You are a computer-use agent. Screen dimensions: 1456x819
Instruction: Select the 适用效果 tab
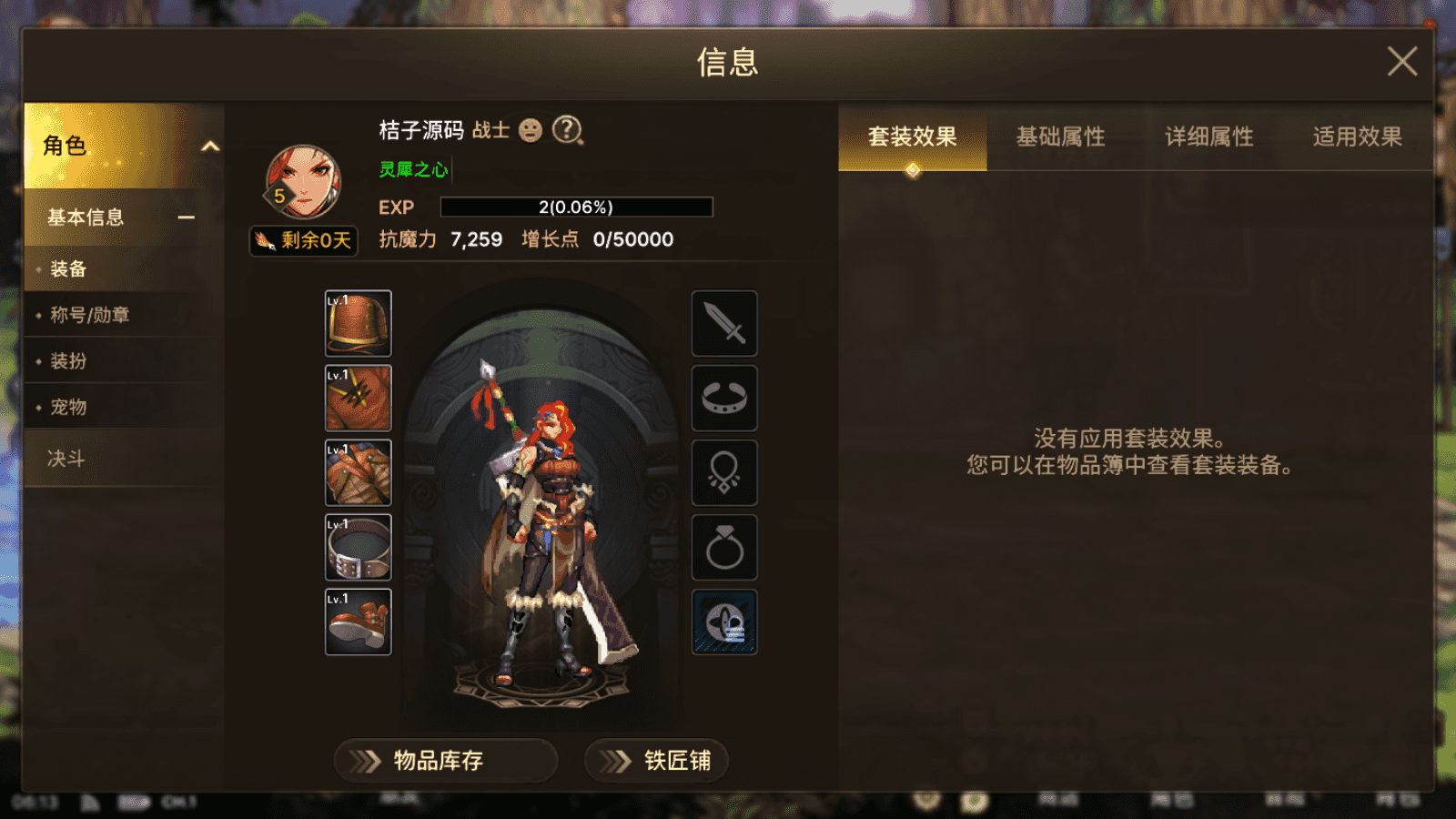1356,136
